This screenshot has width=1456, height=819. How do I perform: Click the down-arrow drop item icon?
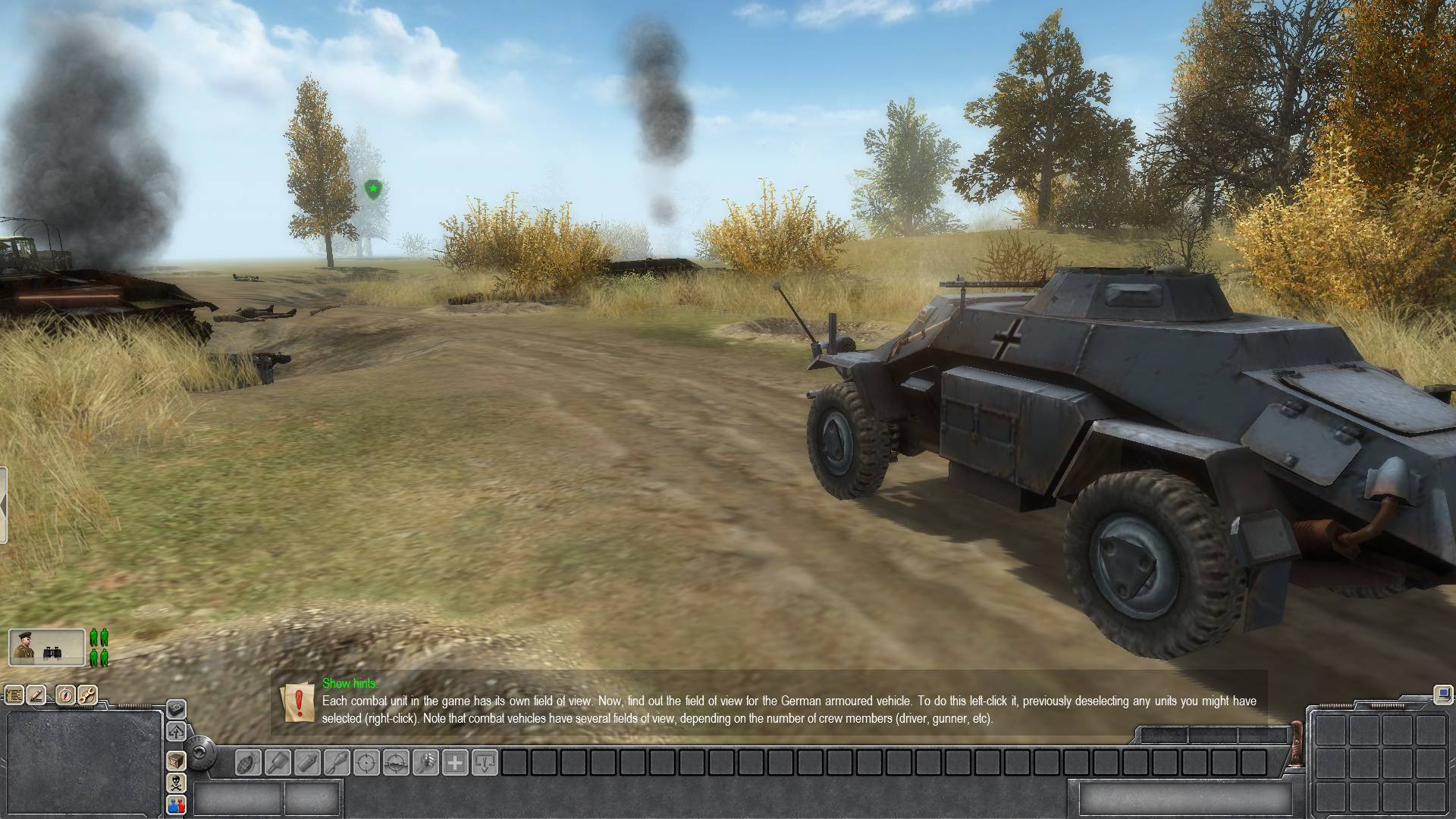[x=485, y=762]
